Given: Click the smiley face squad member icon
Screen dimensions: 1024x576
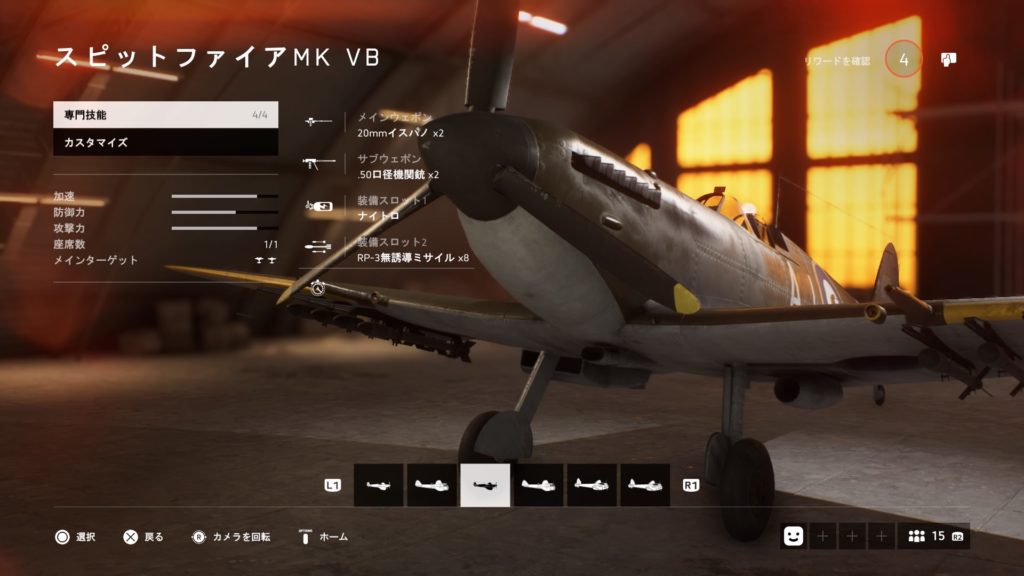Looking at the screenshot, I should pyautogui.click(x=793, y=536).
